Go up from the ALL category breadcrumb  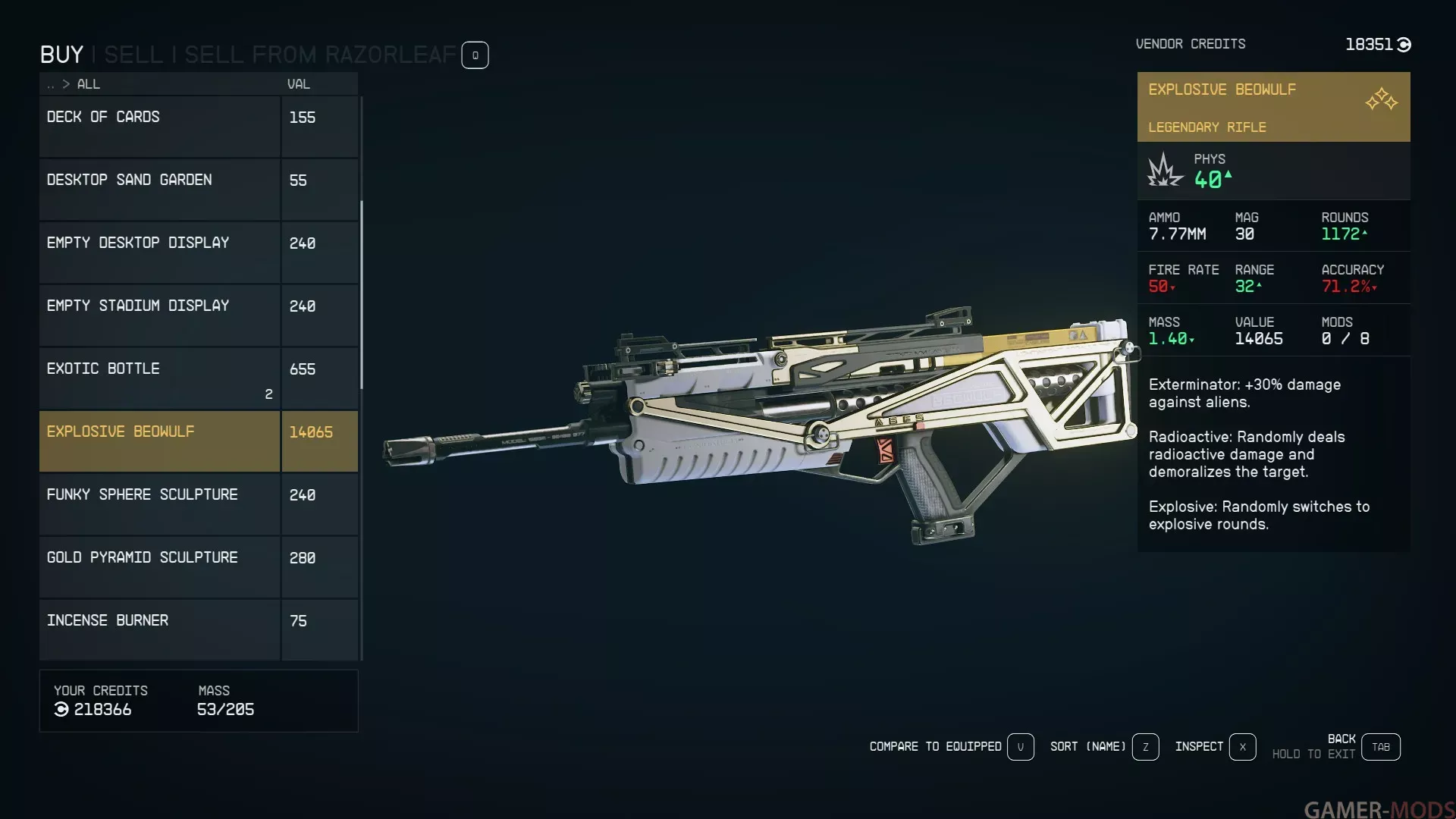coord(51,85)
